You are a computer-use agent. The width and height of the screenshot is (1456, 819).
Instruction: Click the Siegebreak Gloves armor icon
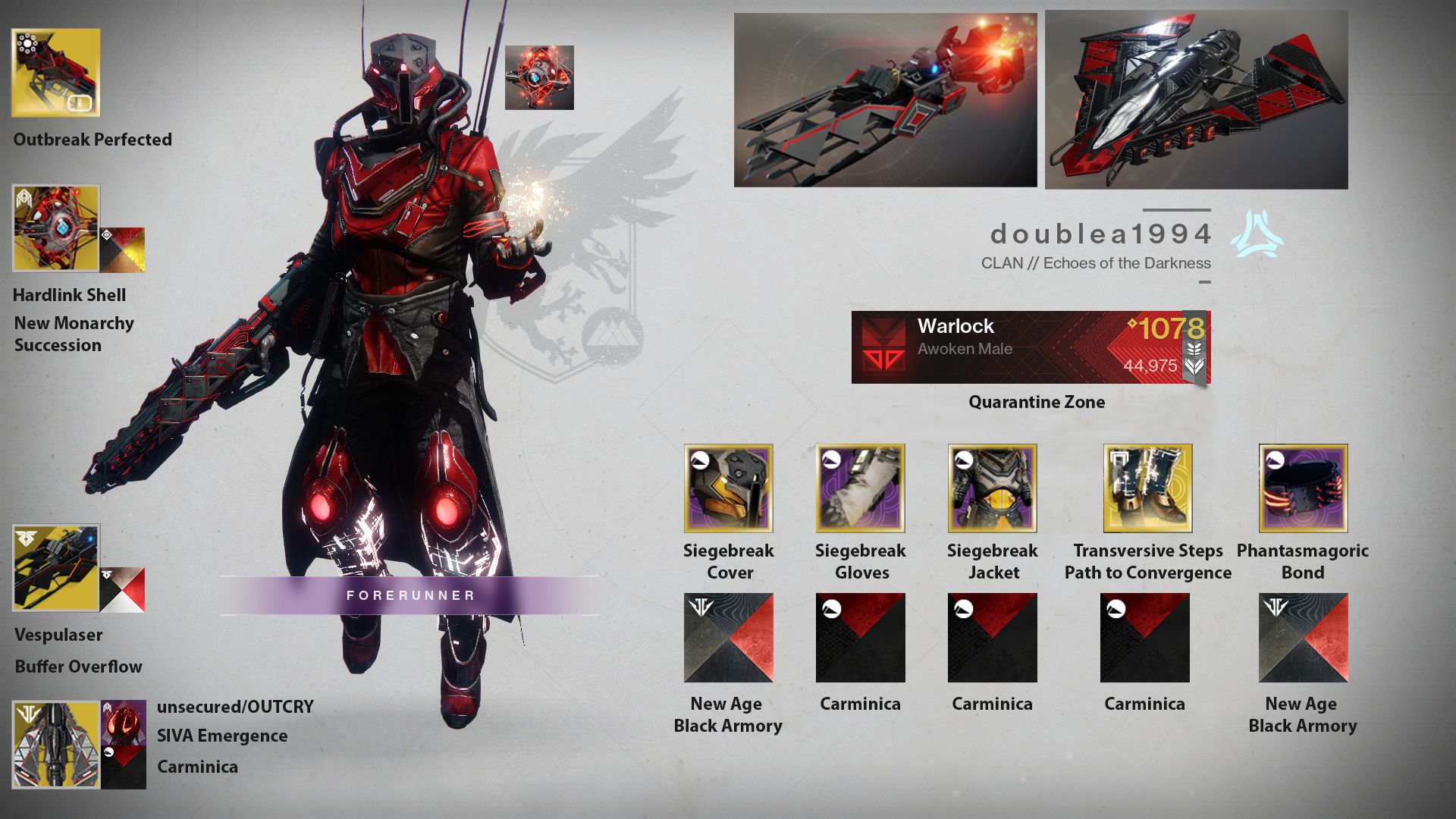[861, 488]
